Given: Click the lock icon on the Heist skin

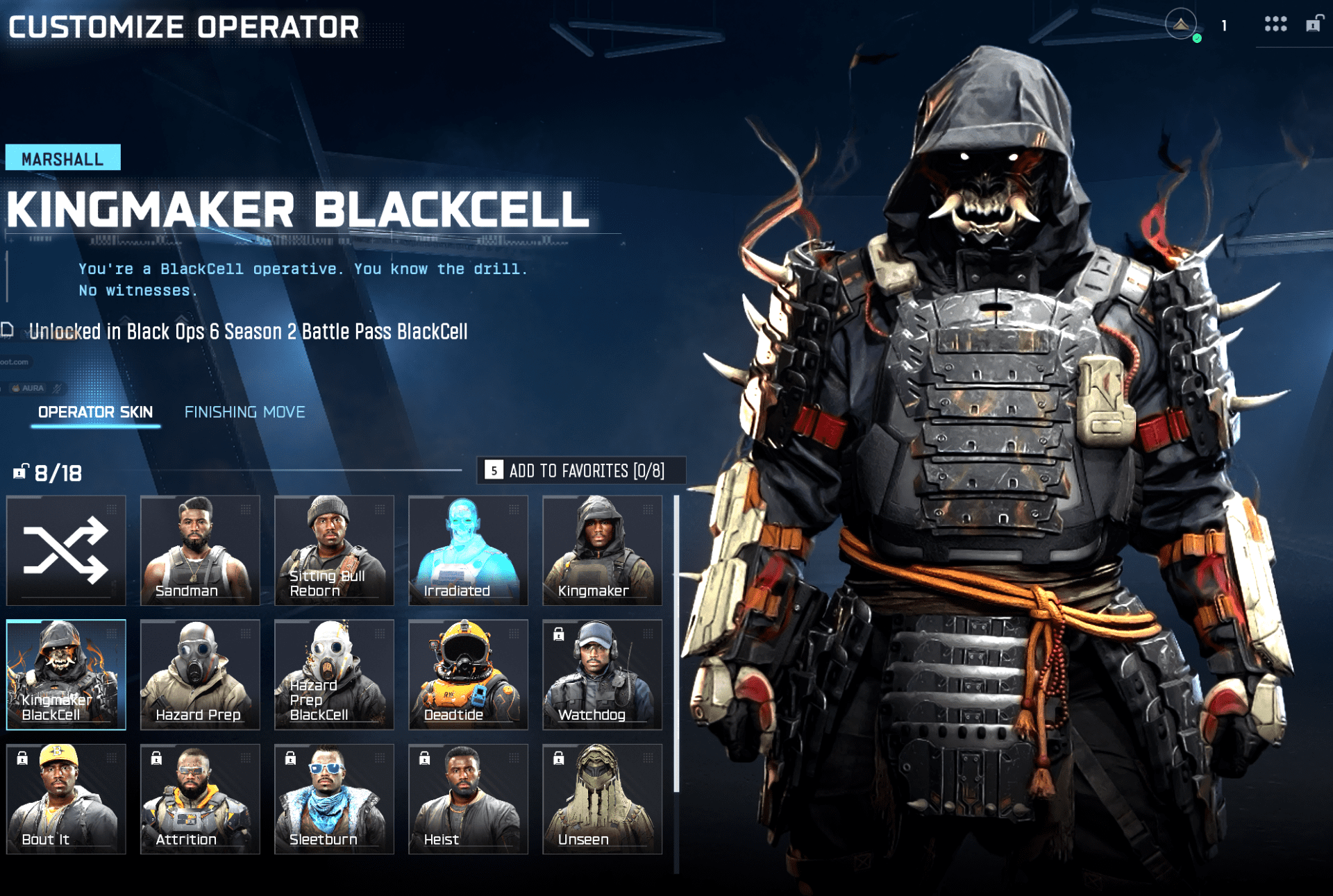Looking at the screenshot, I should pos(423,758).
